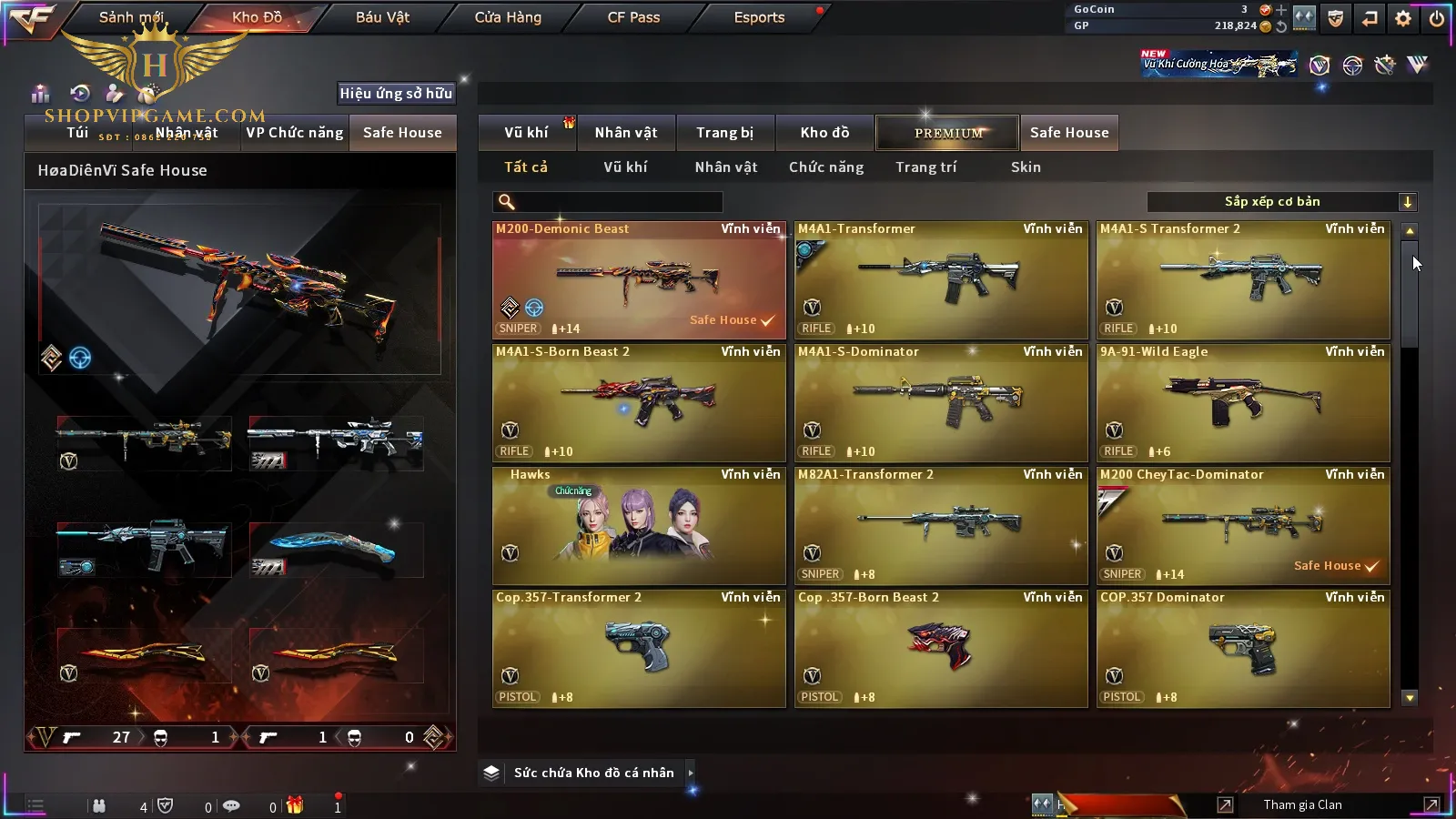Open the CF Pass menu

pyautogui.click(x=633, y=17)
